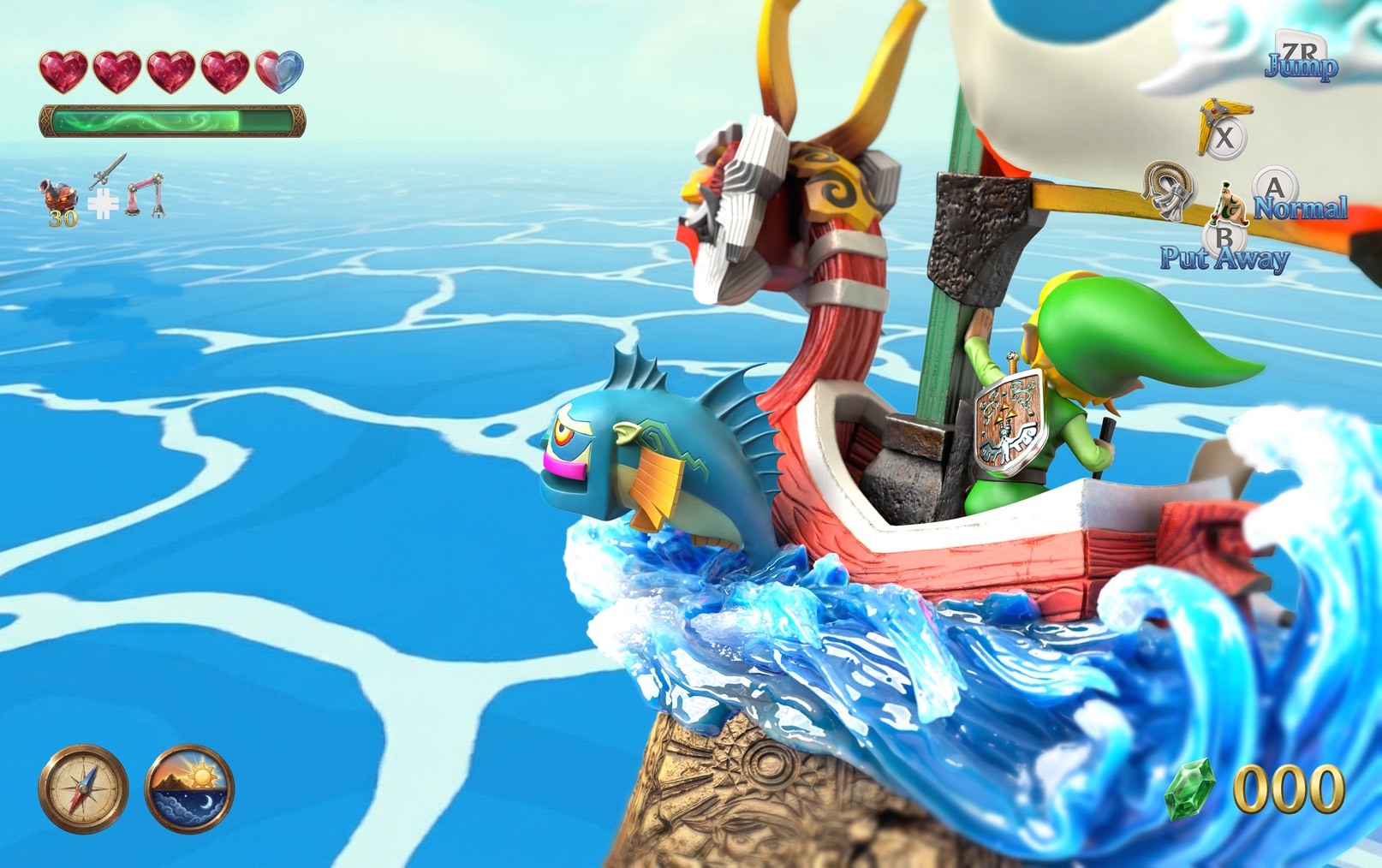The image size is (1382, 868).
Task: Choose the folded sail item icon
Action: tap(1168, 188)
